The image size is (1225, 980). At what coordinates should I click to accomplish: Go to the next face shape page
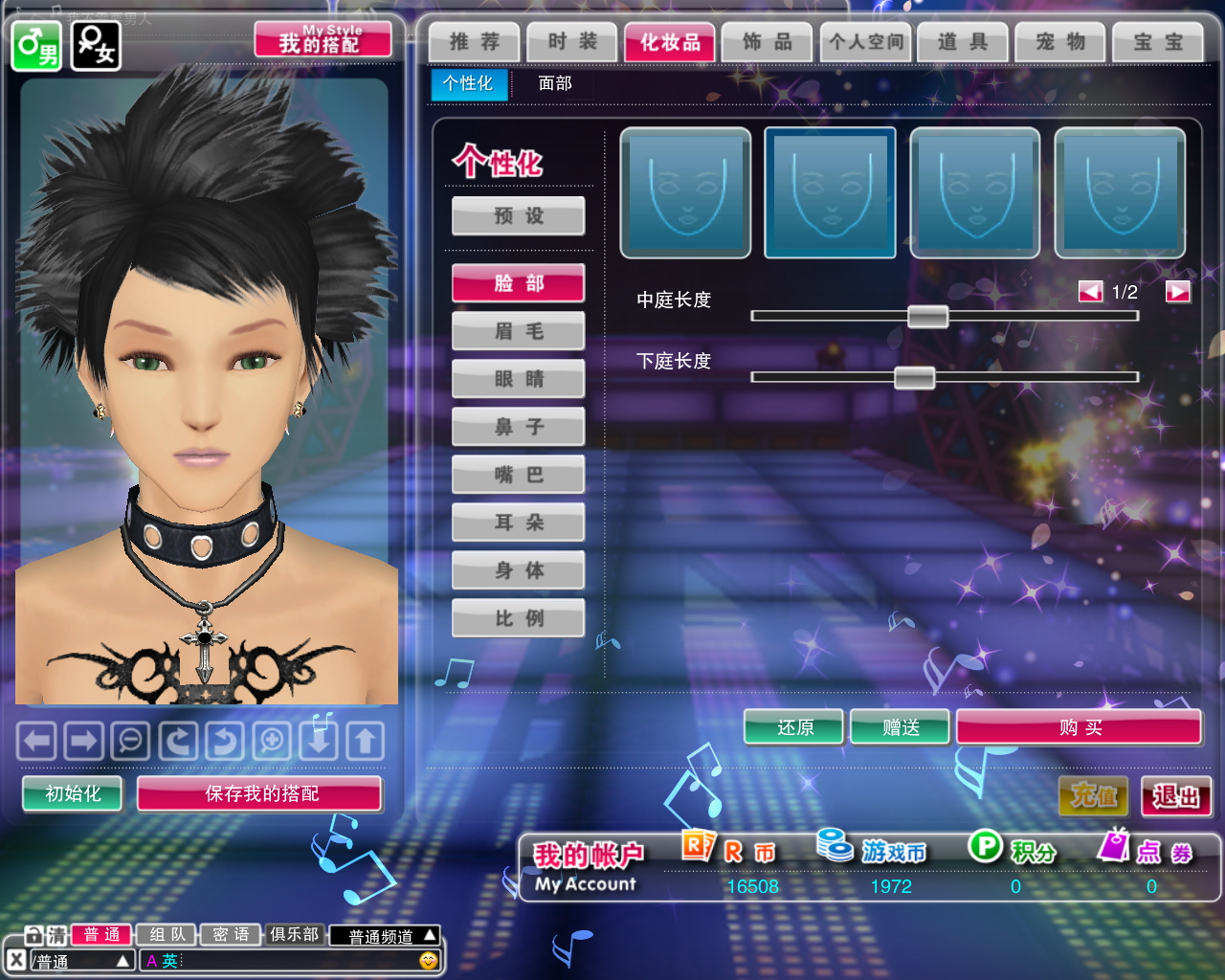1177,292
